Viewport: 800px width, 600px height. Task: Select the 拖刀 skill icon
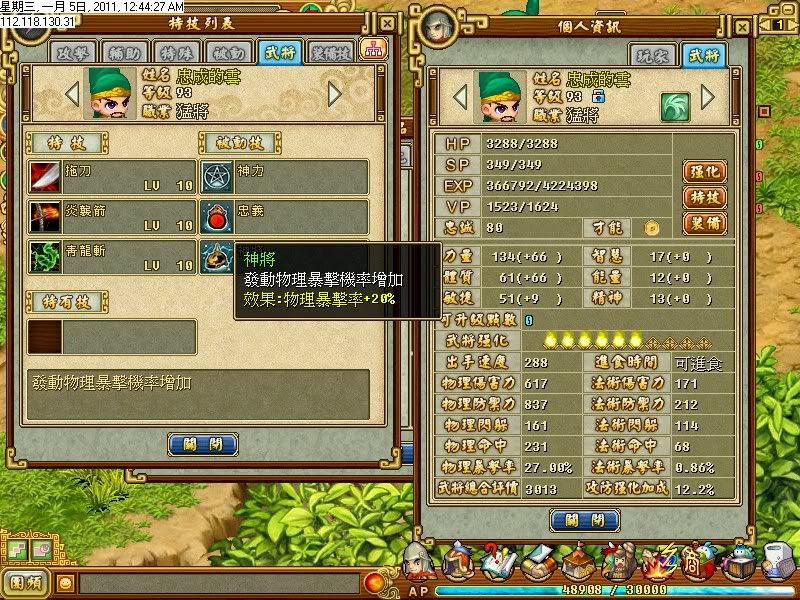[x=45, y=176]
